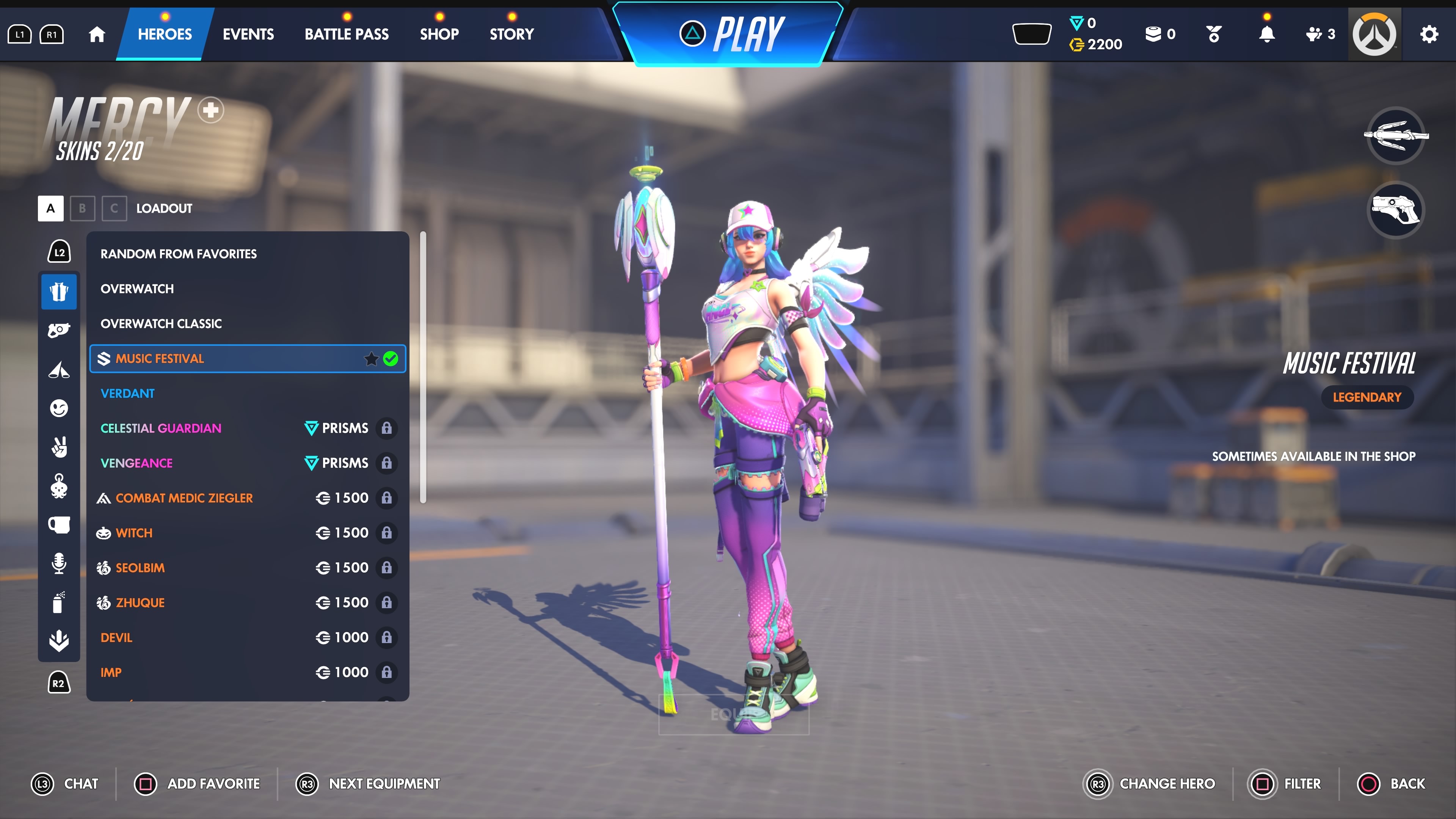Open the Battle Pass tab

tap(347, 34)
